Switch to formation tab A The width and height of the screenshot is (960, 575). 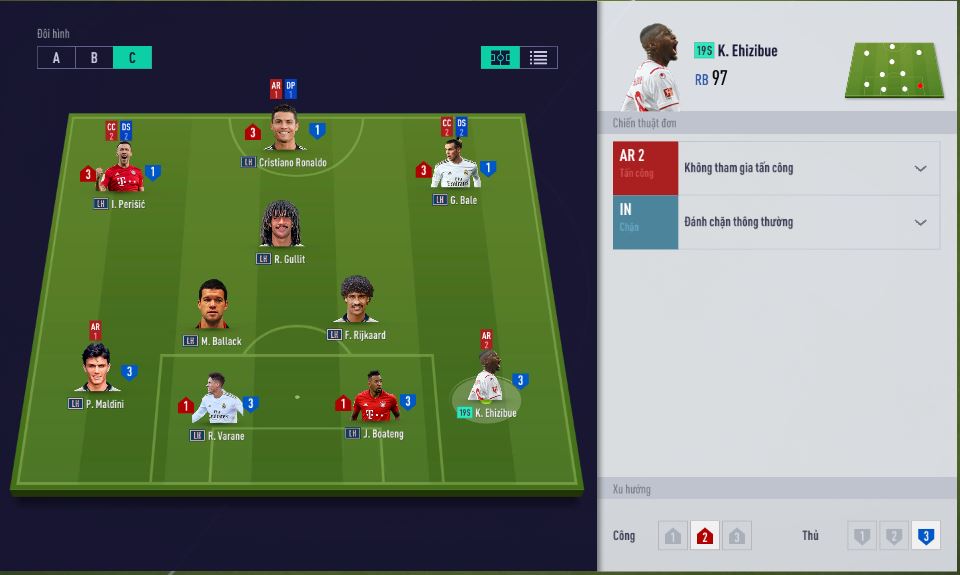click(x=56, y=58)
